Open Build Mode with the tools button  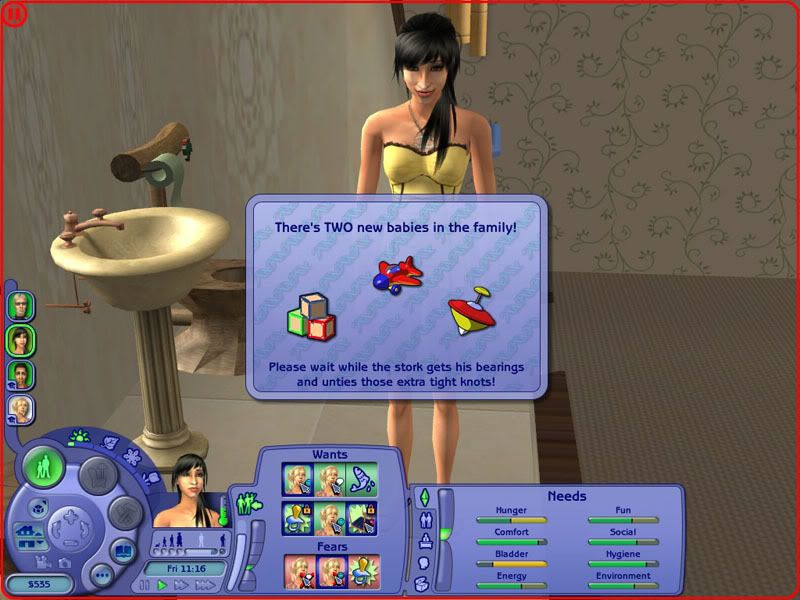(123, 514)
